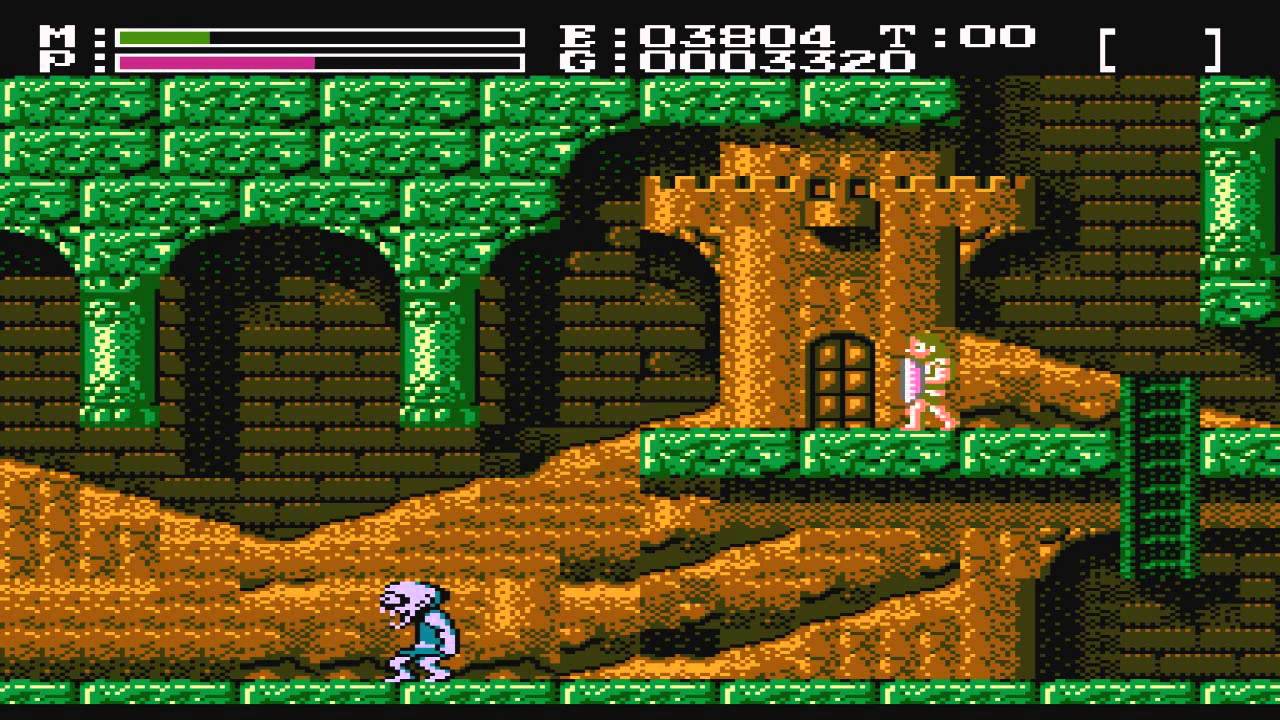Select the T:00 timer display
Viewport: 1280px width, 720px height.
955,35
